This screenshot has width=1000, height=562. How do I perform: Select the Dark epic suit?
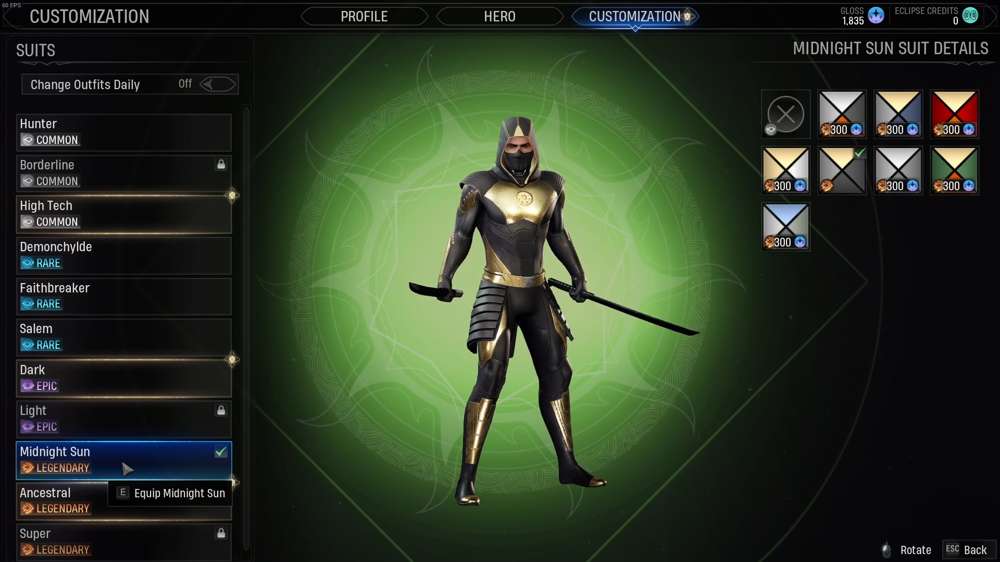point(124,378)
